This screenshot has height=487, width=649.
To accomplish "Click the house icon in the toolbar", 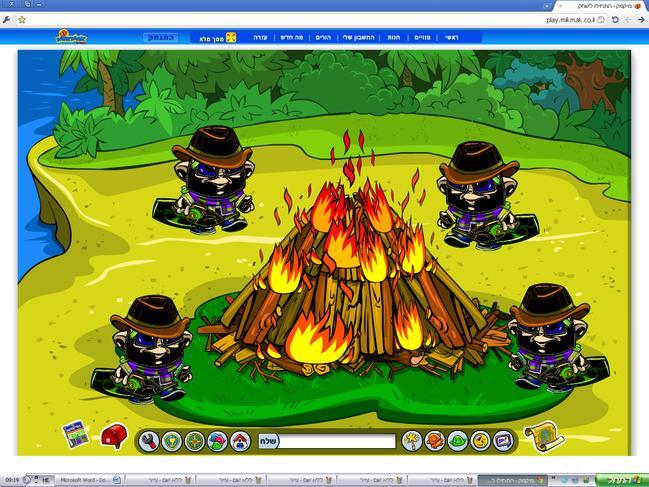I will (240, 441).
